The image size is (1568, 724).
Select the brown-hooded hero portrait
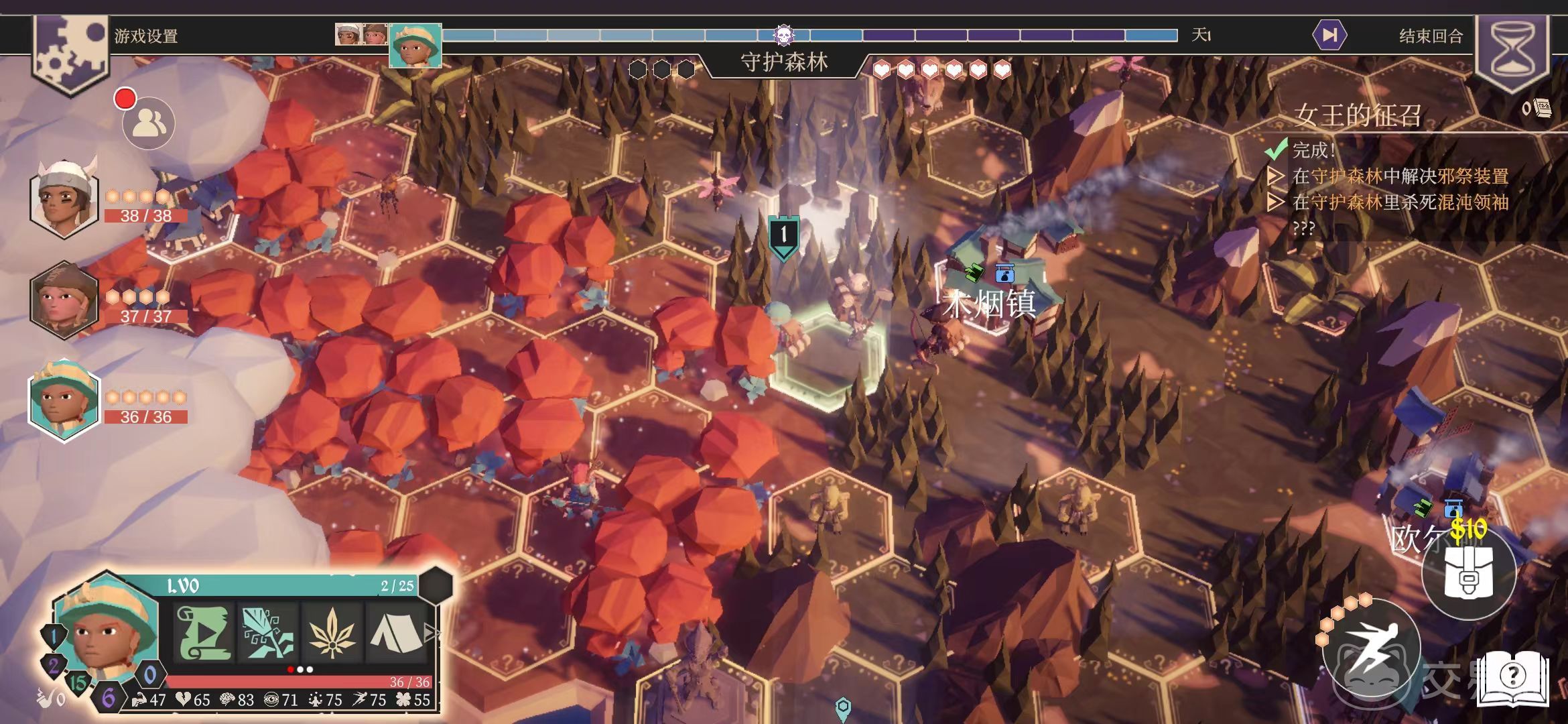coord(64,300)
